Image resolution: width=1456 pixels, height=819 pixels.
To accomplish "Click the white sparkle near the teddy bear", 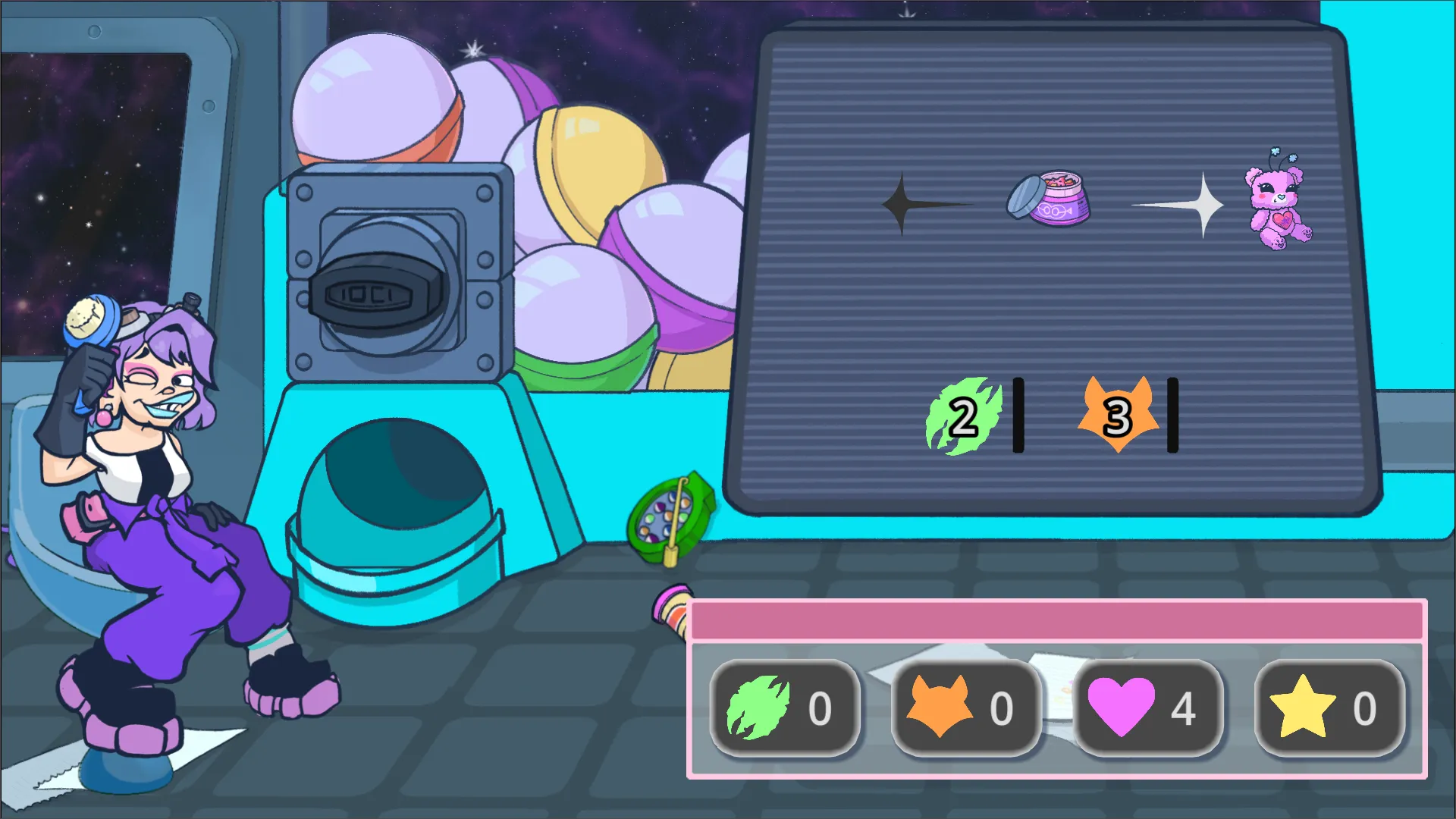I will (1204, 206).
